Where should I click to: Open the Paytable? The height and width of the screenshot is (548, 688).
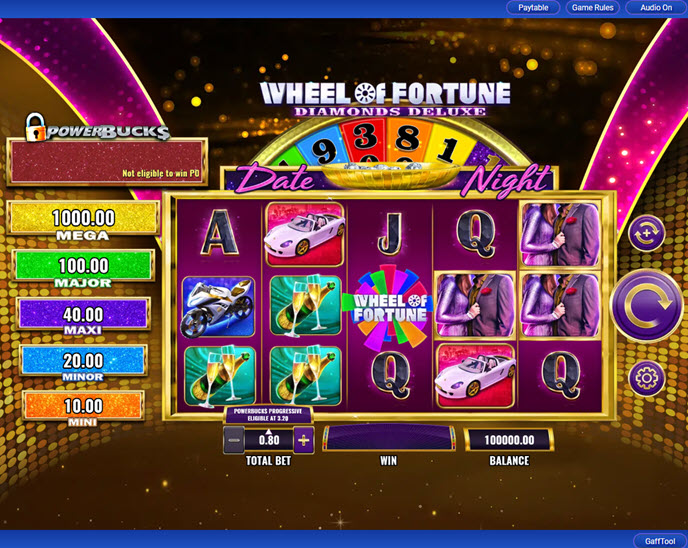tap(533, 7)
